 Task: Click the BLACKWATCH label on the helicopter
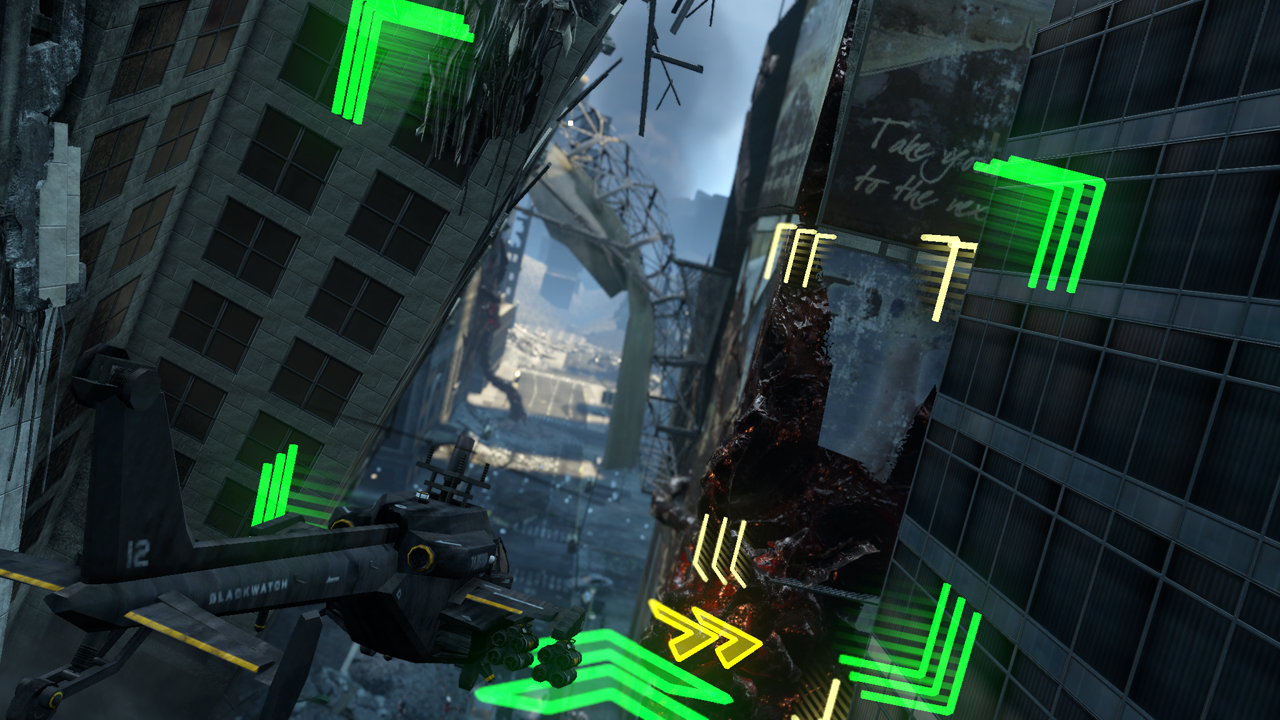[248, 590]
